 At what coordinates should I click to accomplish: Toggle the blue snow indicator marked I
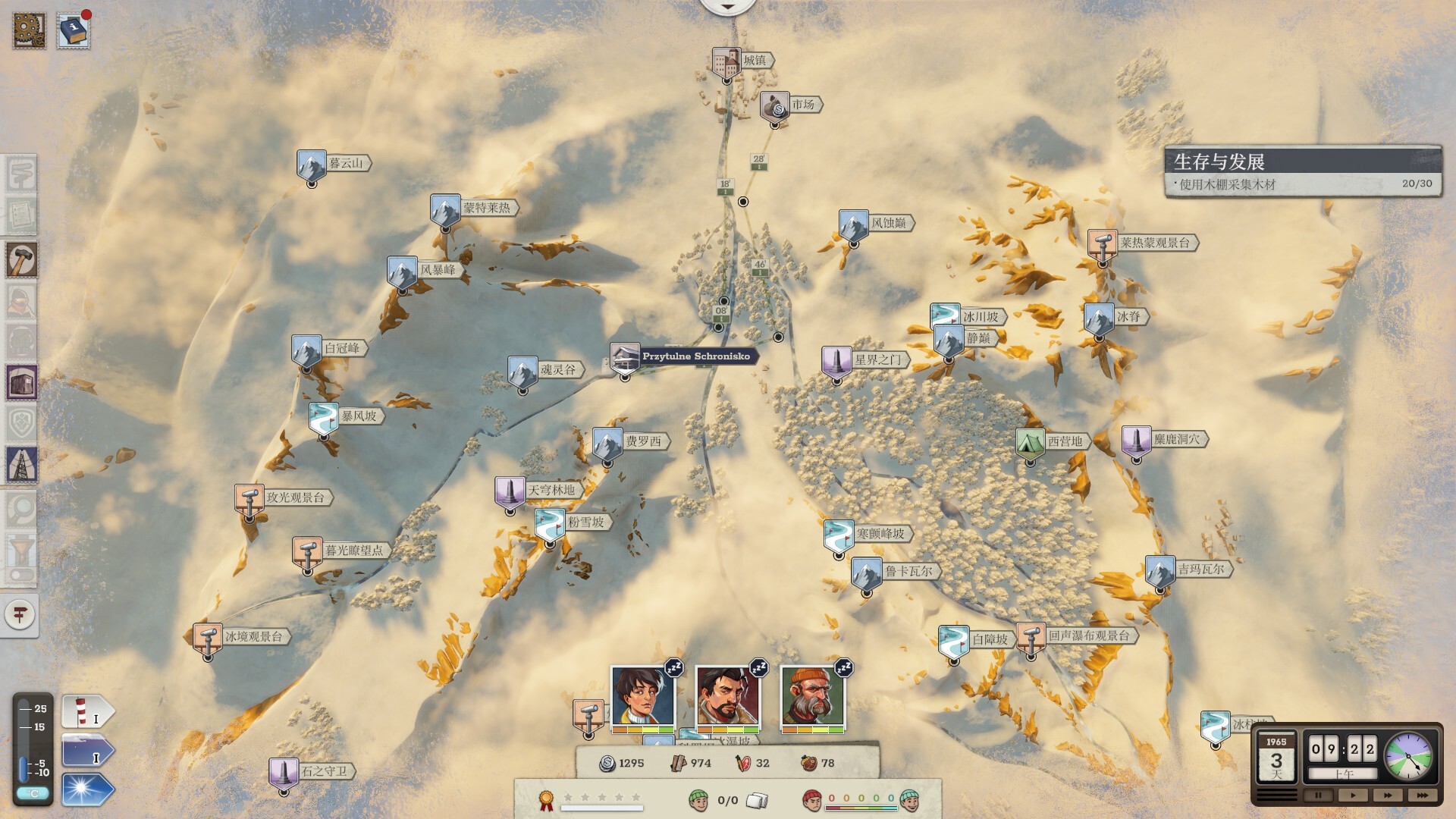coord(86,751)
